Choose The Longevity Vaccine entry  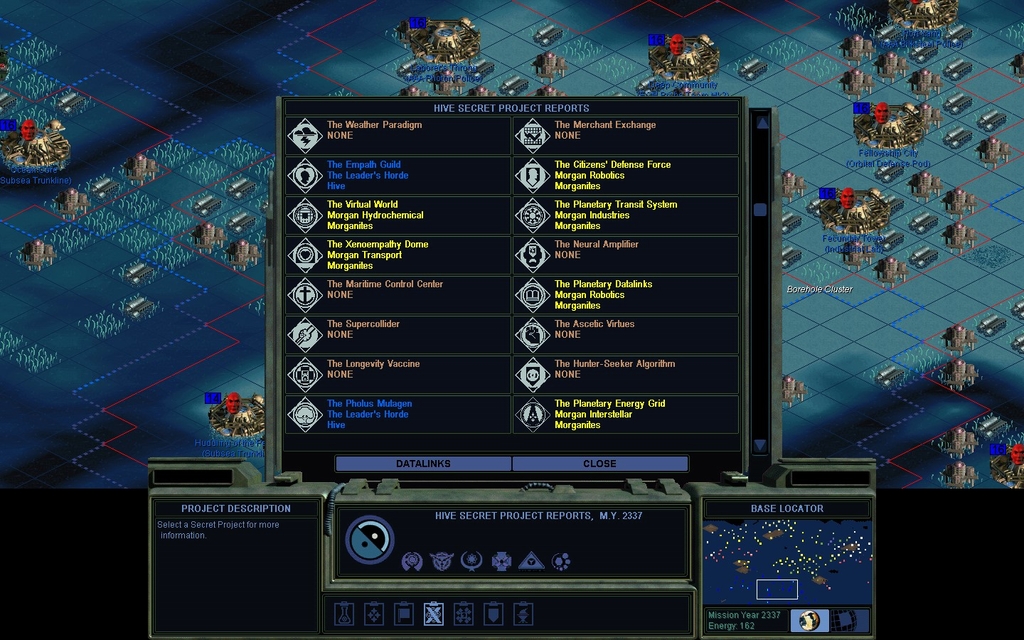click(398, 374)
